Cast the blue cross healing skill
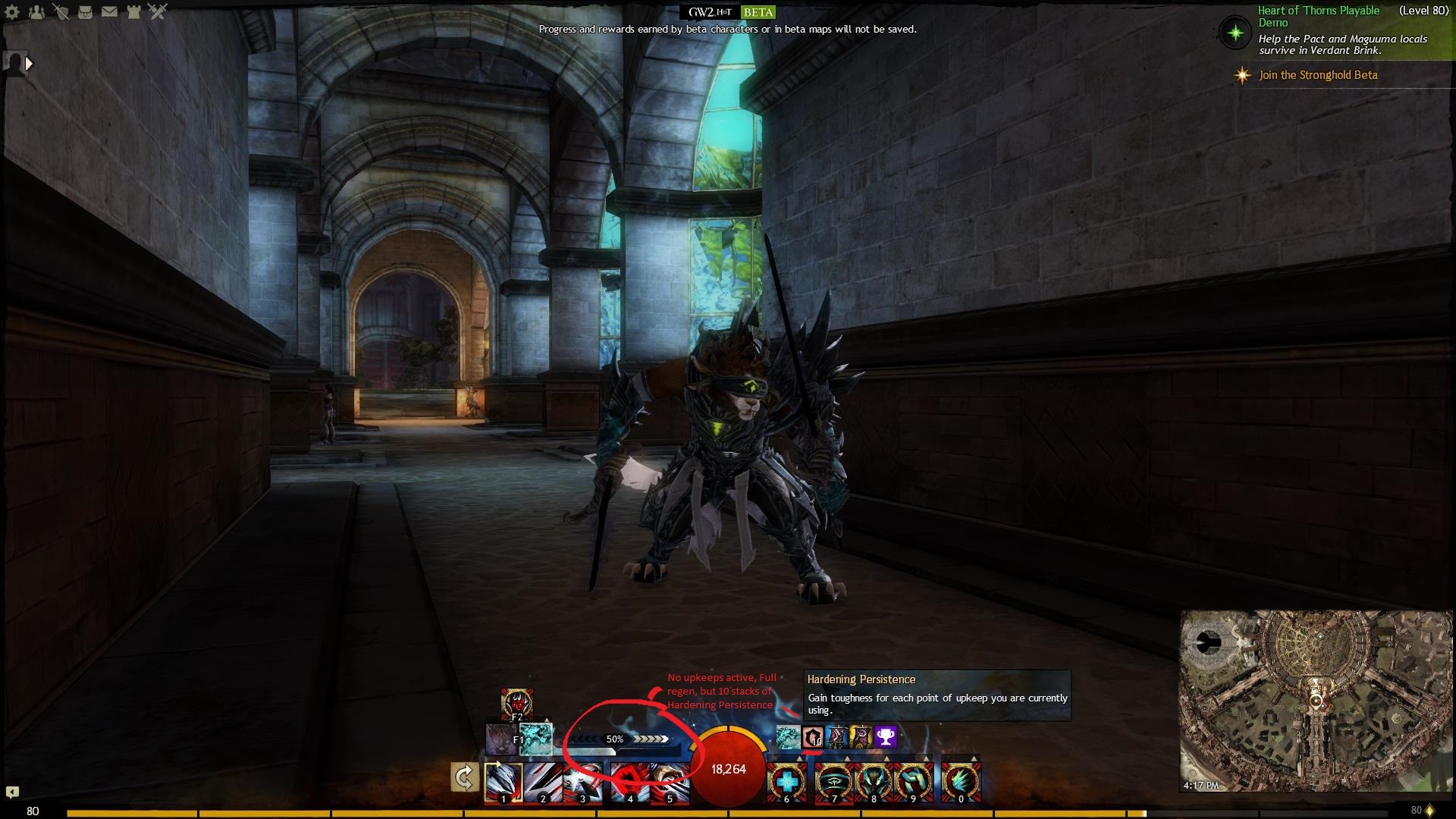The width and height of the screenshot is (1456, 819). [x=786, y=782]
